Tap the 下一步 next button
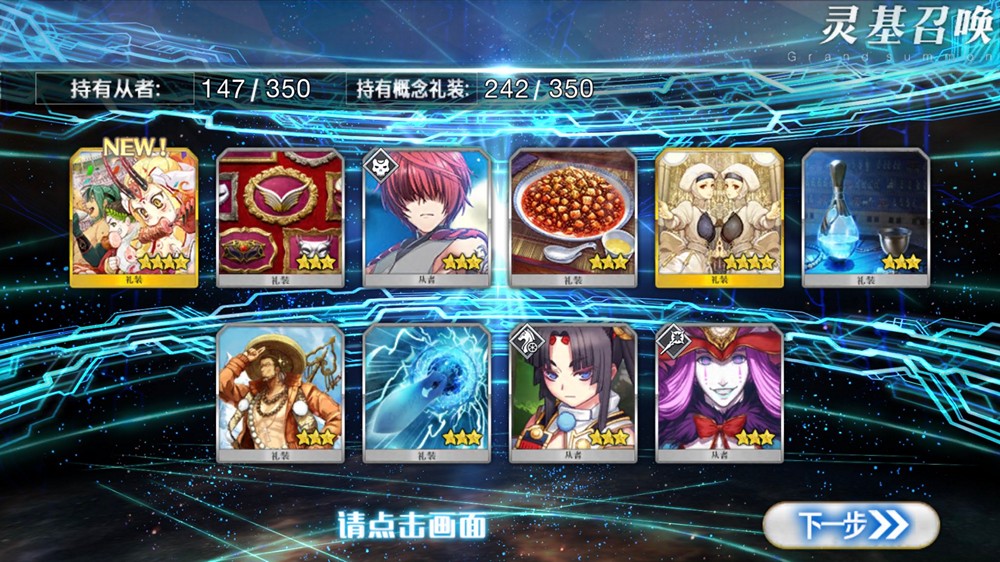 851,524
